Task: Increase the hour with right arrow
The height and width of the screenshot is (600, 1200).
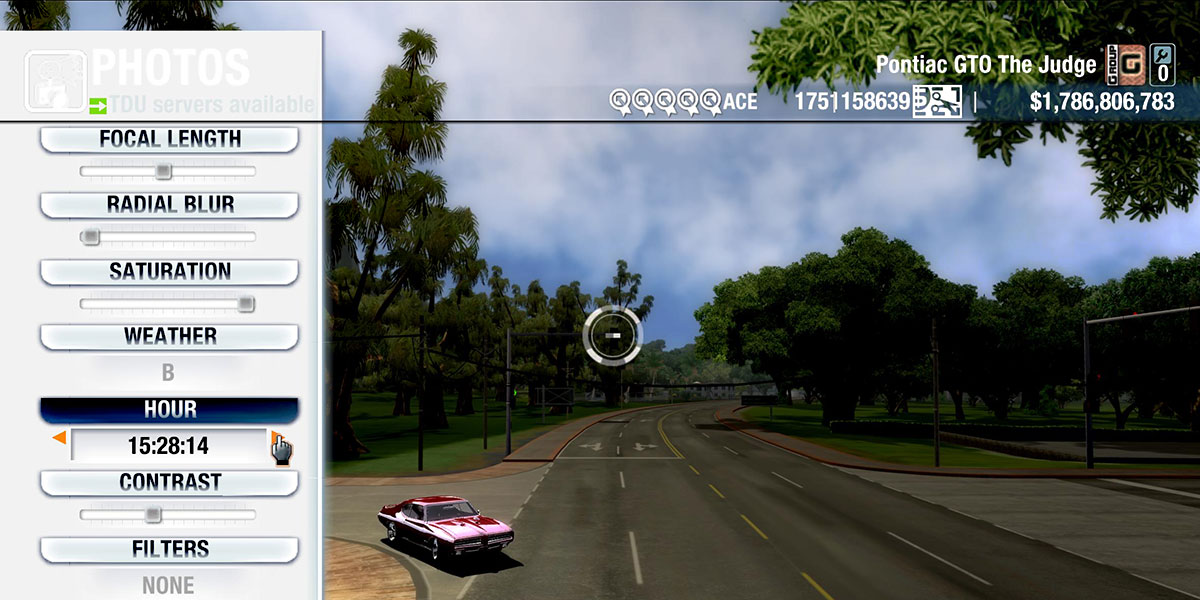Action: tap(274, 438)
